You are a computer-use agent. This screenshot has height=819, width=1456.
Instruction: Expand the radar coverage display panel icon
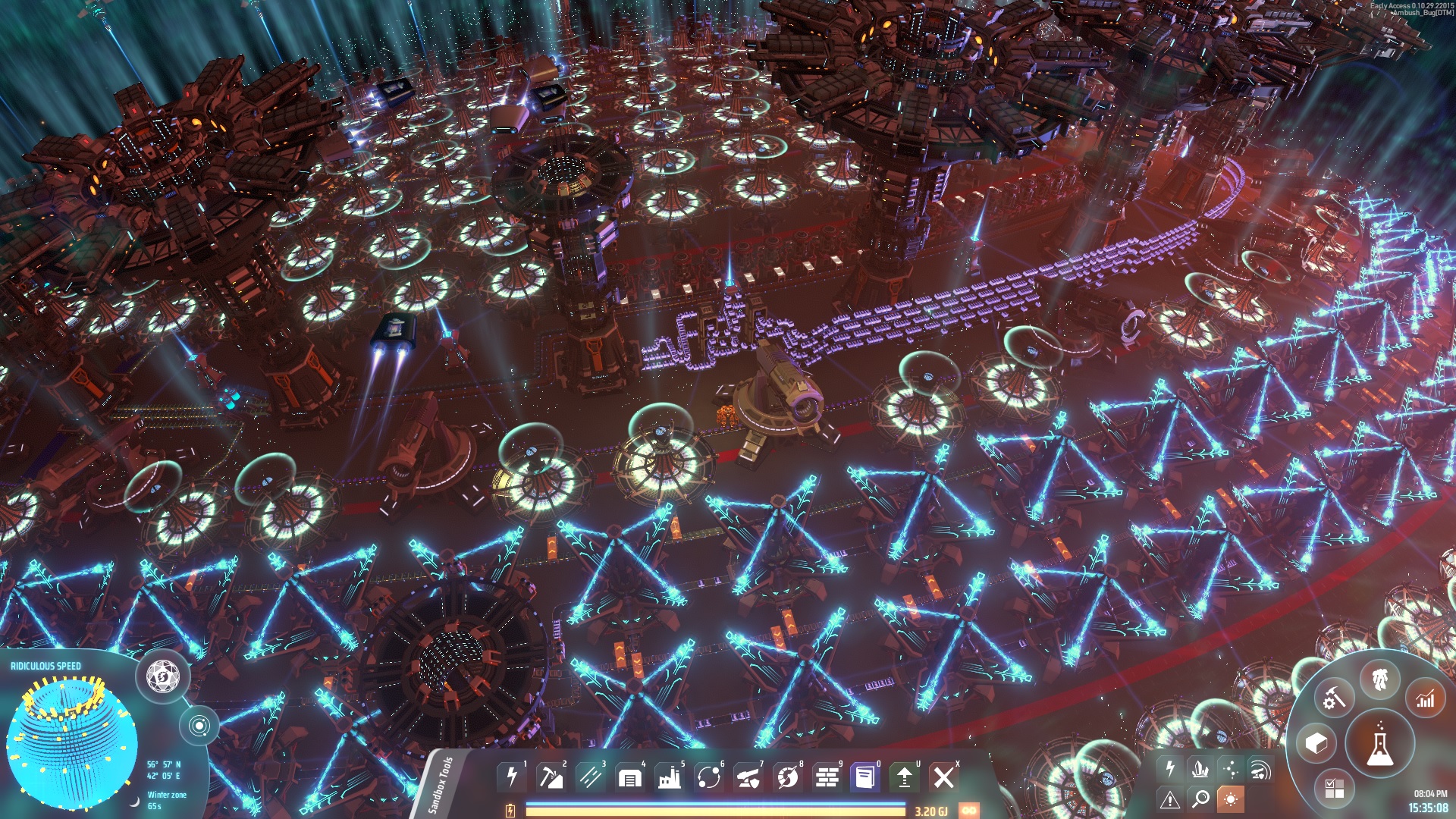(x=1262, y=770)
